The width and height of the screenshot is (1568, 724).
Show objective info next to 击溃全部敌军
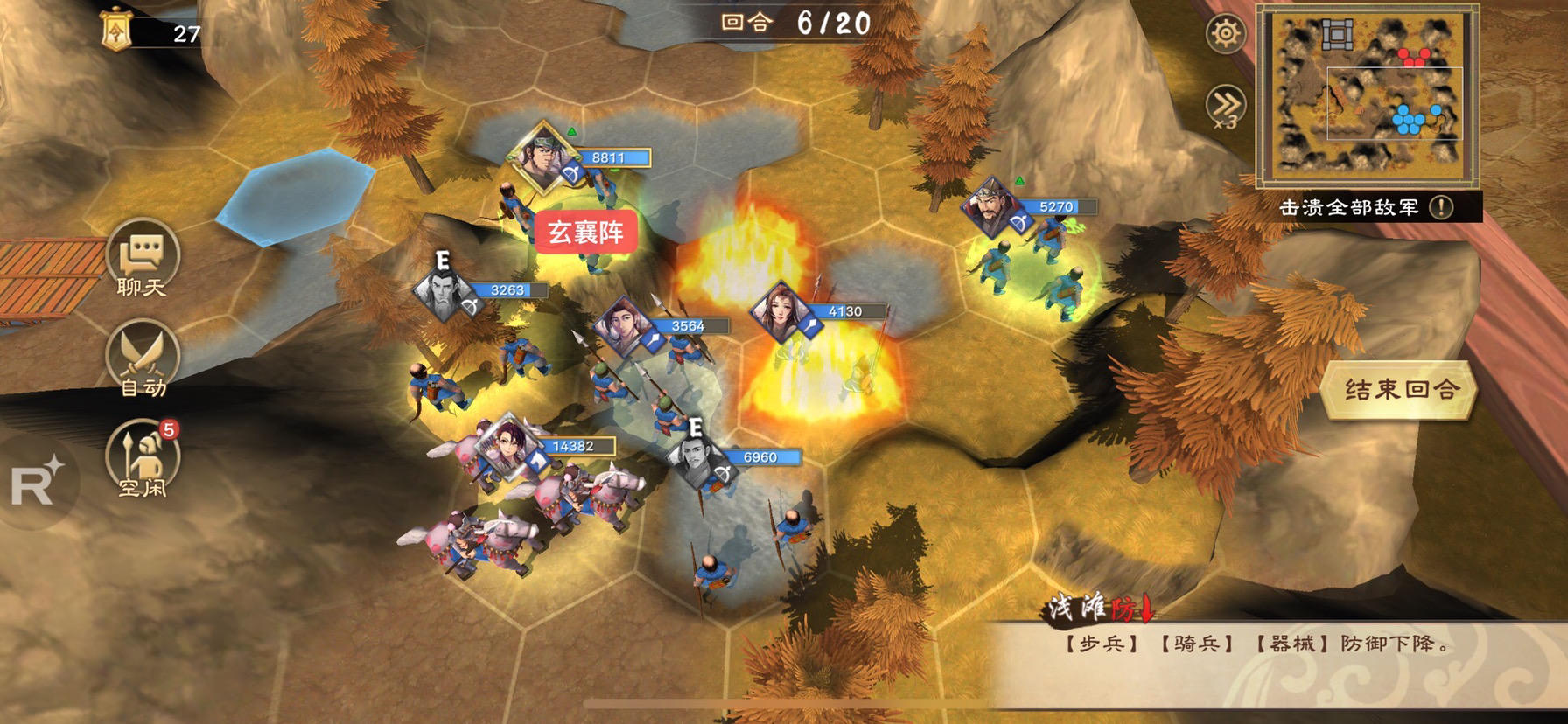(x=1441, y=207)
